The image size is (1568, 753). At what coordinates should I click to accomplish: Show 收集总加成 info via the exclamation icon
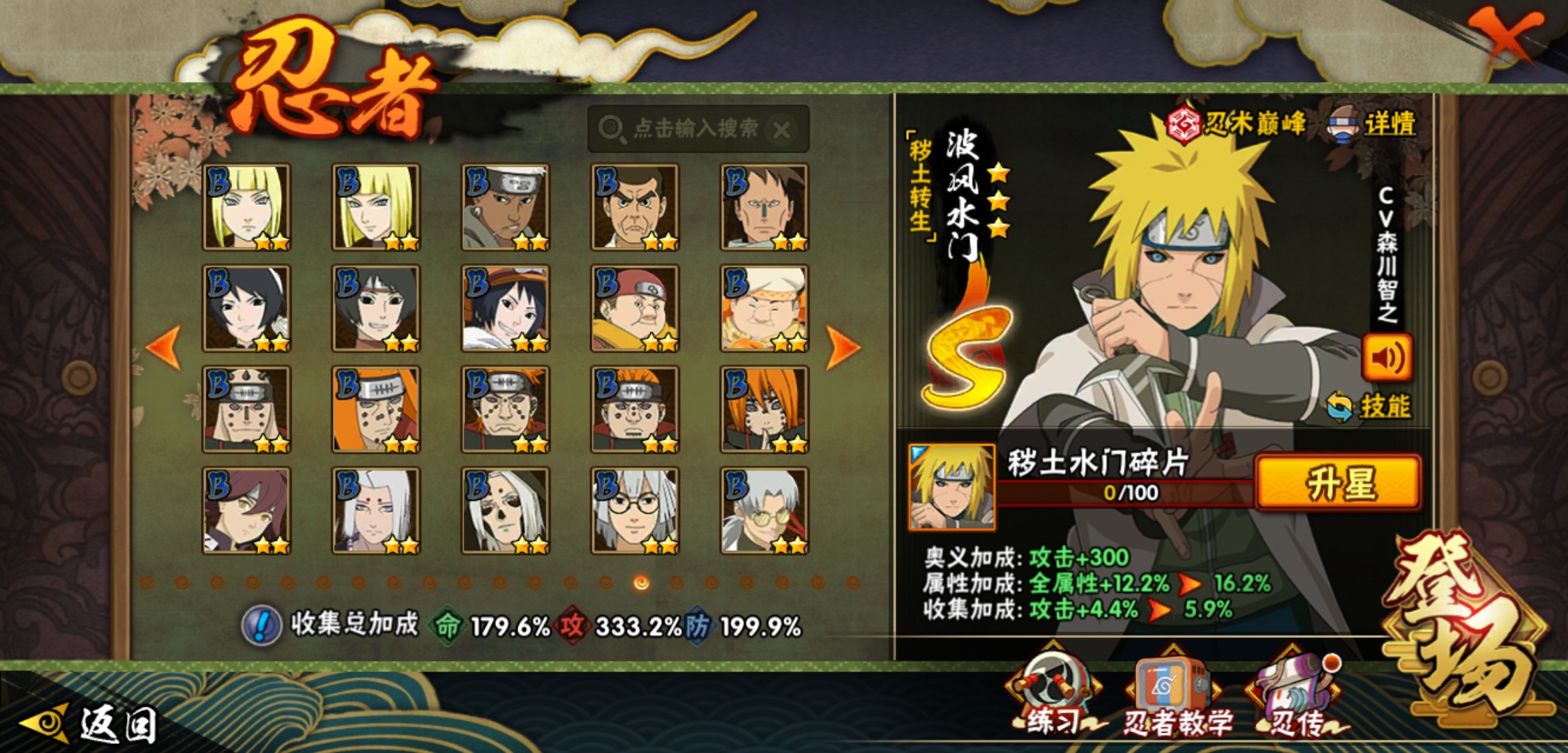[262, 625]
